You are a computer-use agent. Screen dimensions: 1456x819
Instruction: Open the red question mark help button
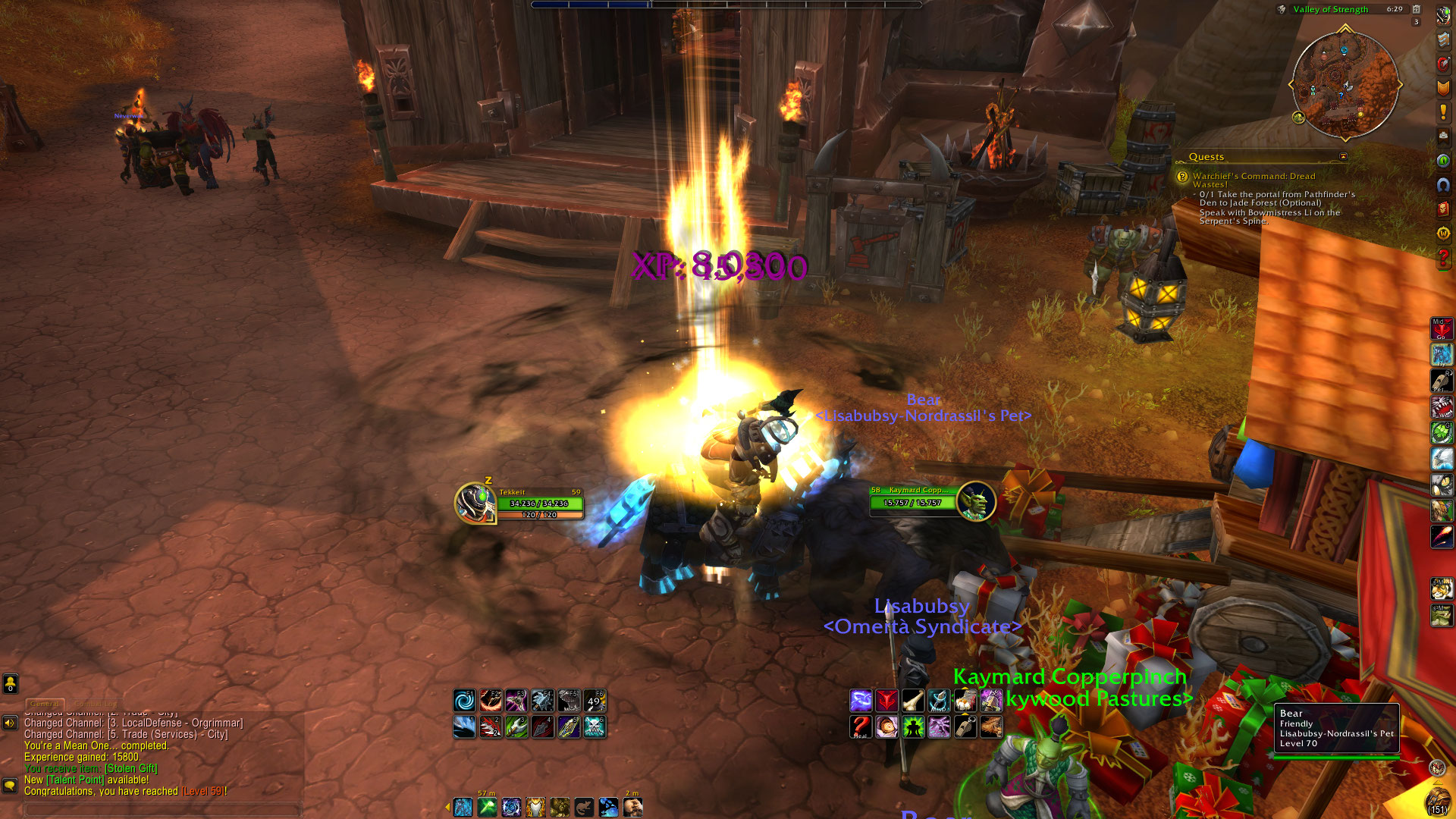(1443, 258)
